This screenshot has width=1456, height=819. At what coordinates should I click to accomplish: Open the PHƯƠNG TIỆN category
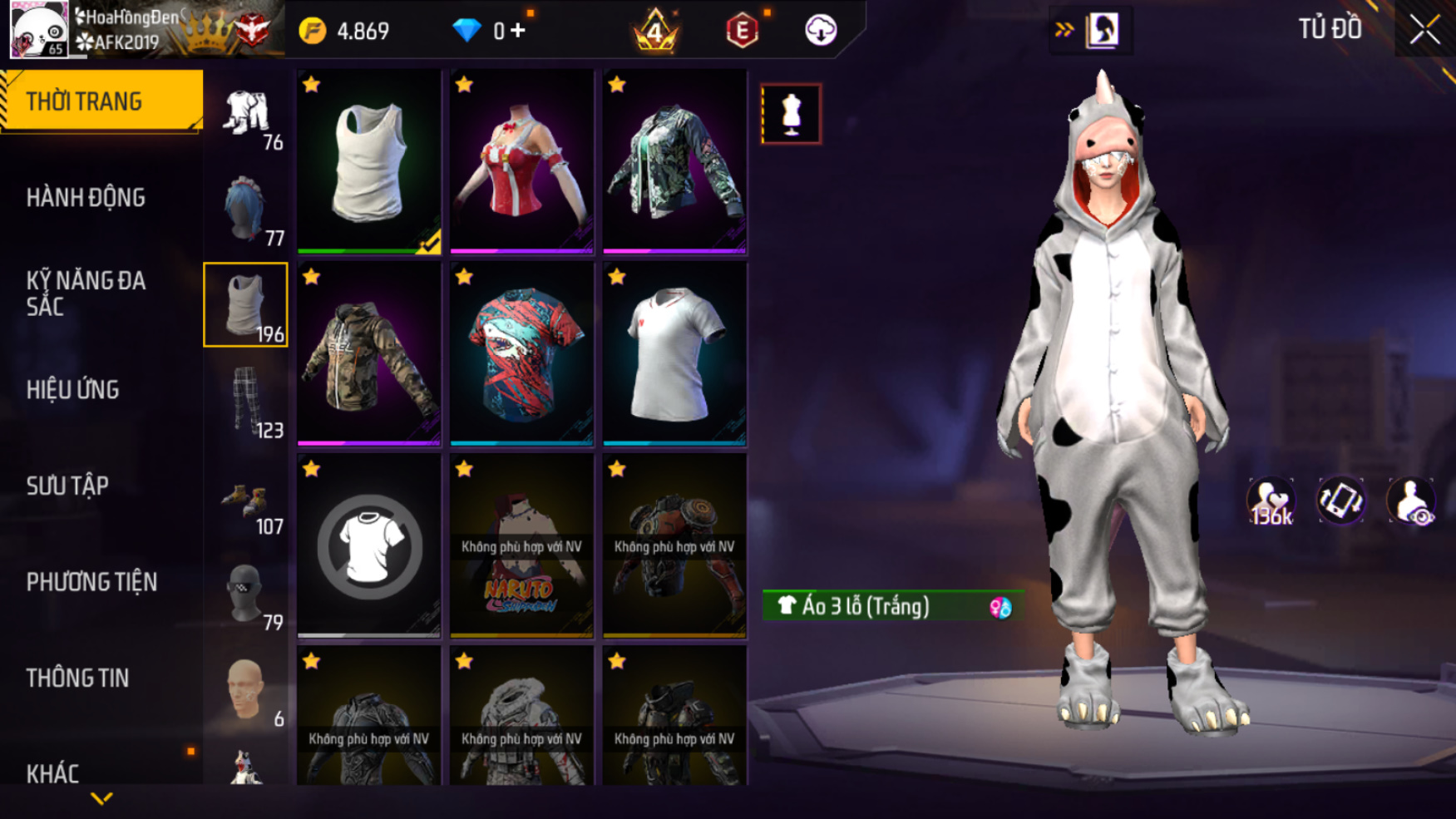(91, 582)
